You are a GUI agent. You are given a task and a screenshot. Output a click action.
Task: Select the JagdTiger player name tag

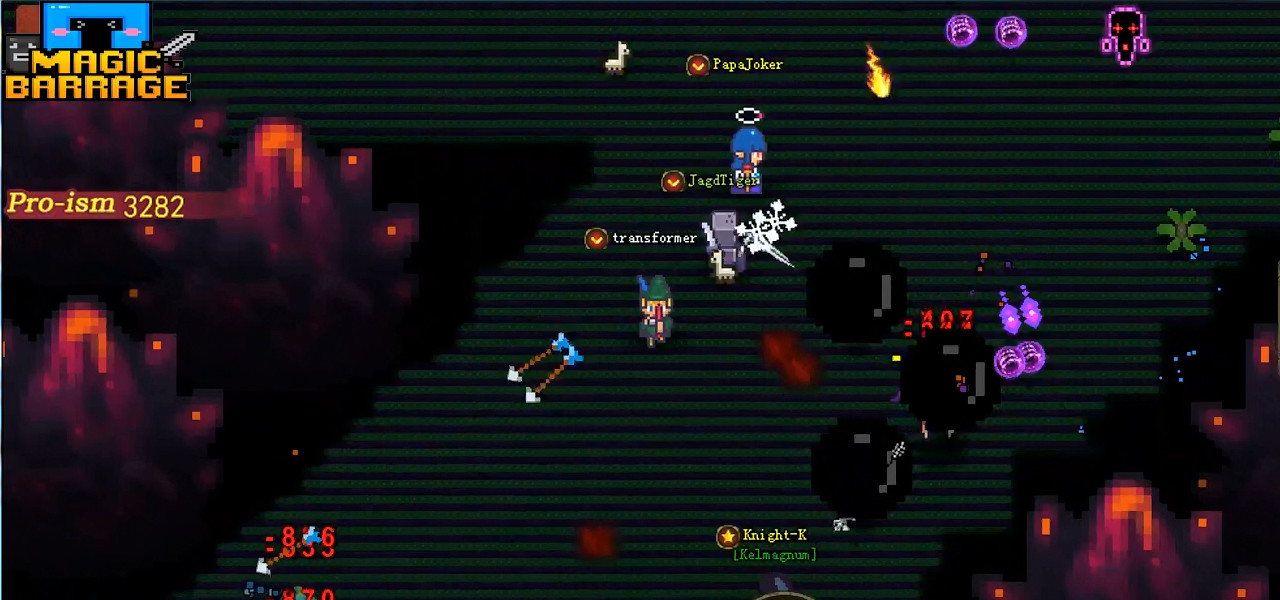click(x=711, y=181)
